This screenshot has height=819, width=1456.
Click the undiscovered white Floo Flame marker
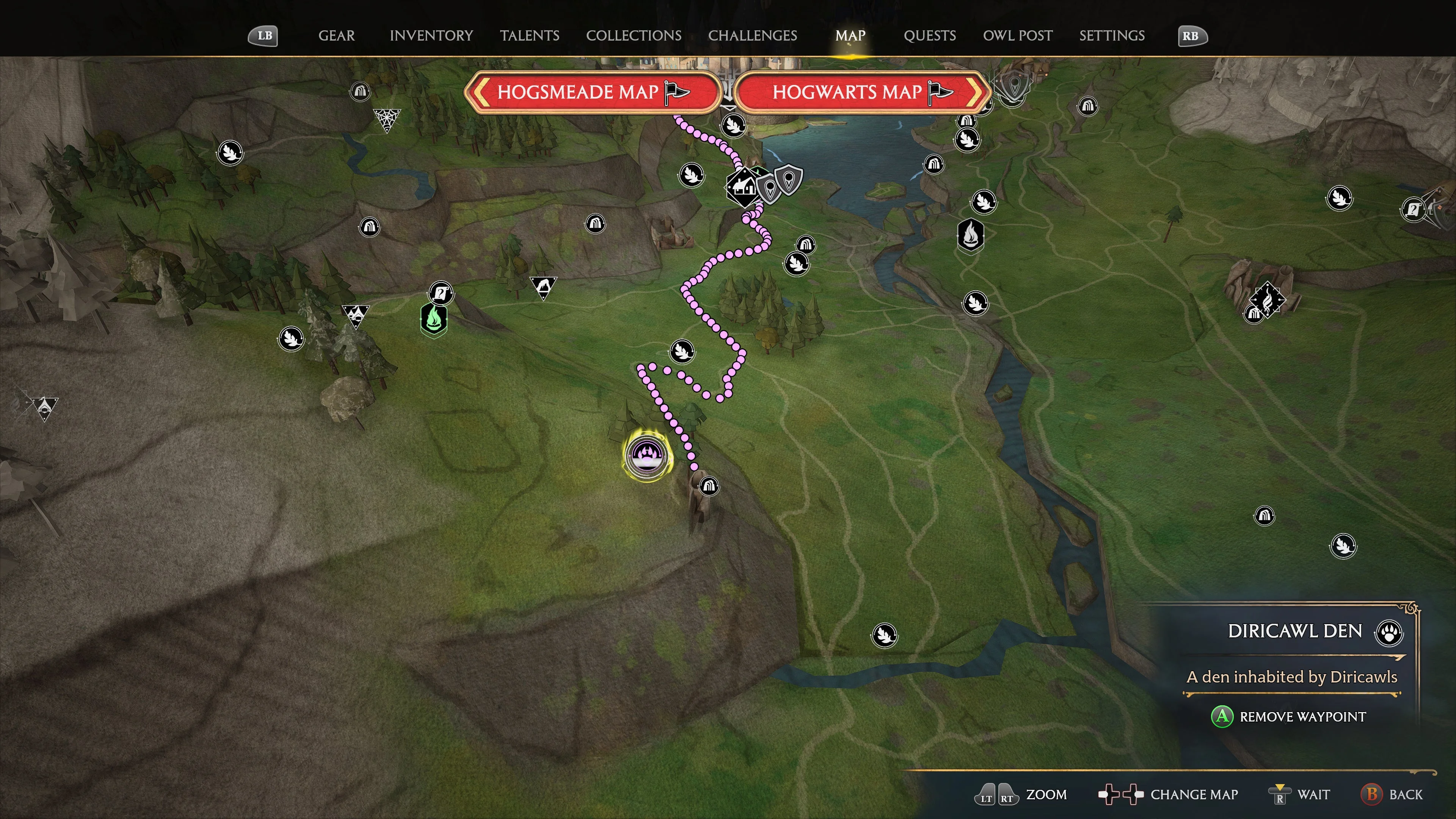[971, 235]
